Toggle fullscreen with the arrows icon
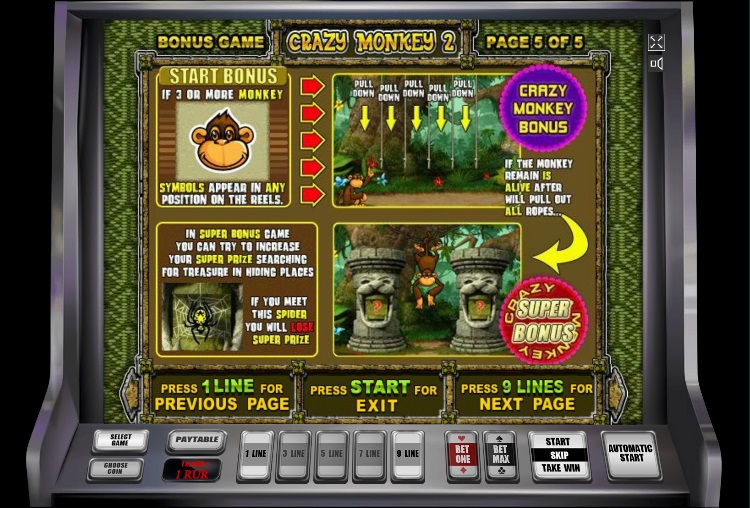 656,42
